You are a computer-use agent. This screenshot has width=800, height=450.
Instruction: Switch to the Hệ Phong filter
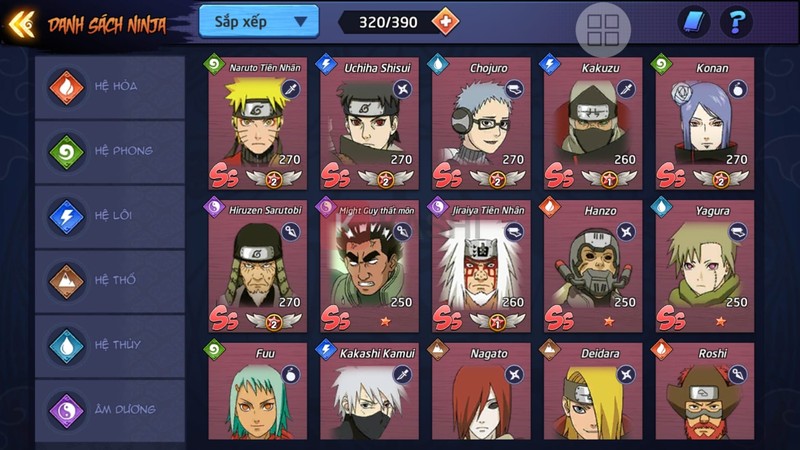pyautogui.click(x=110, y=151)
